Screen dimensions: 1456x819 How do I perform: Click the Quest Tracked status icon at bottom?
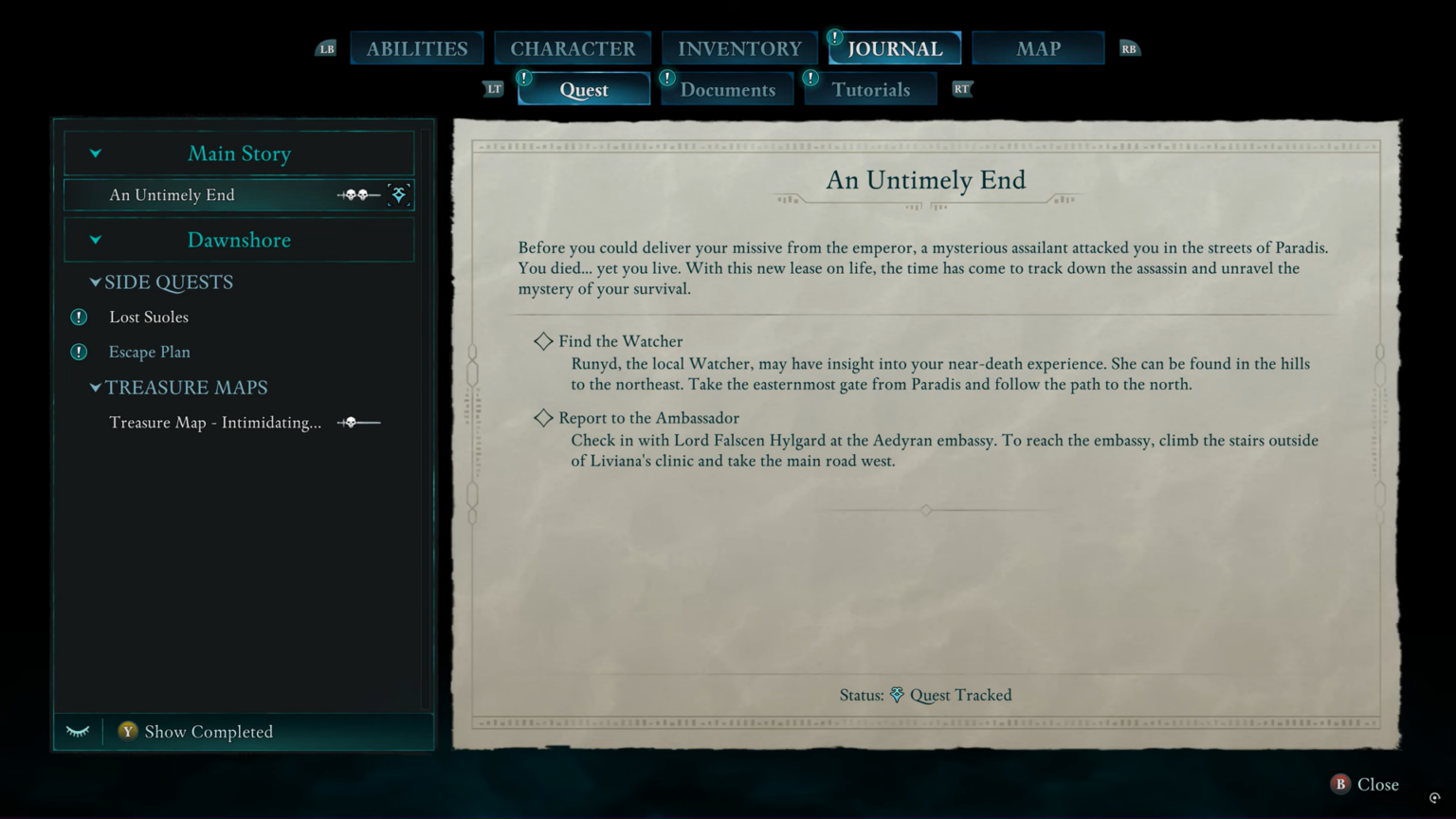click(896, 695)
